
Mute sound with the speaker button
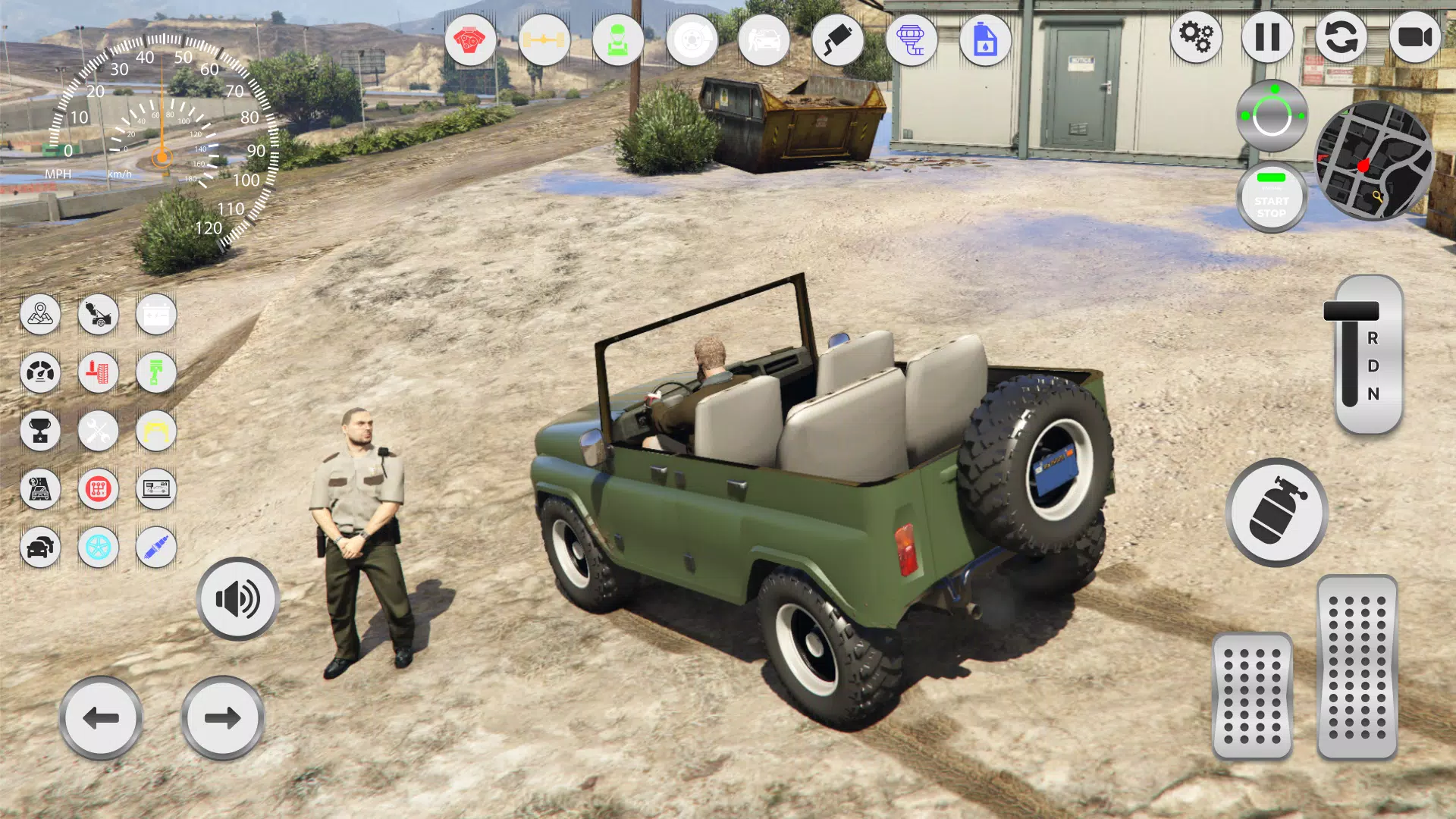point(237,598)
